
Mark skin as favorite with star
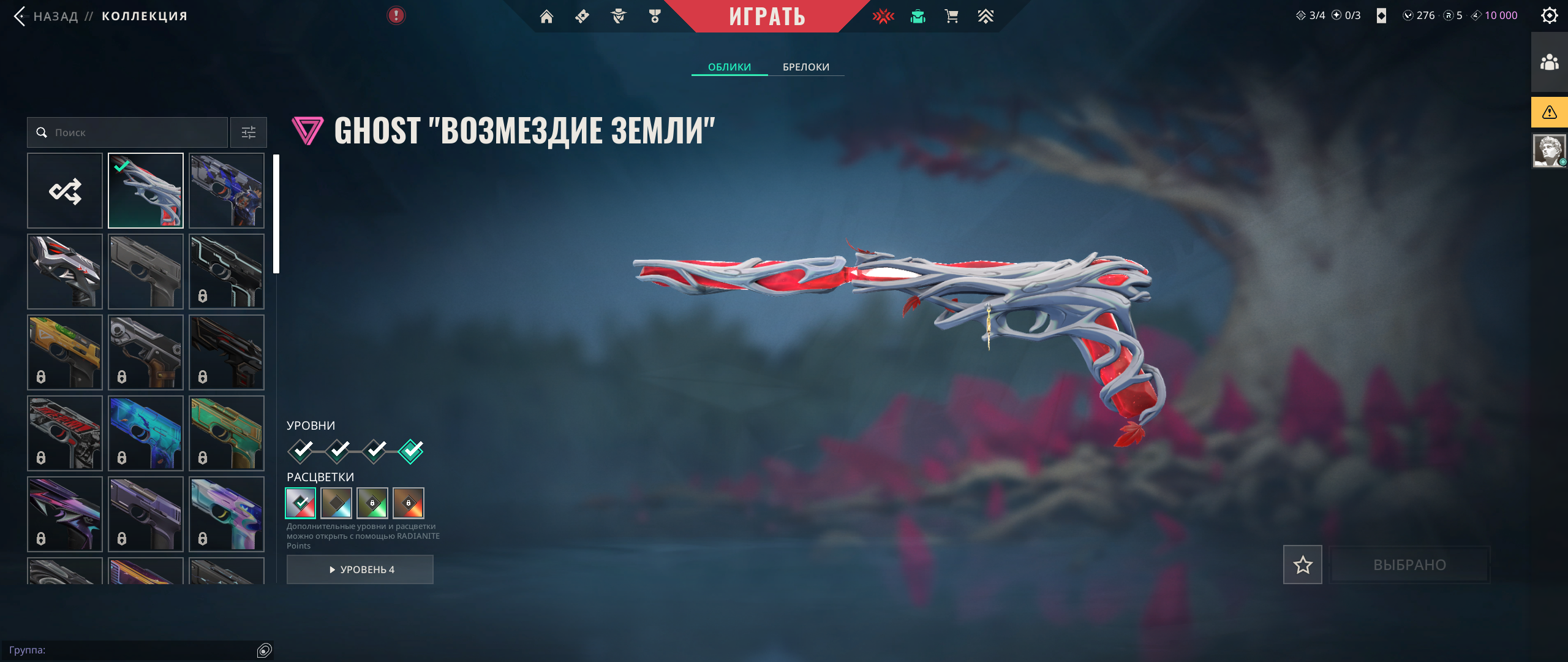point(1302,565)
